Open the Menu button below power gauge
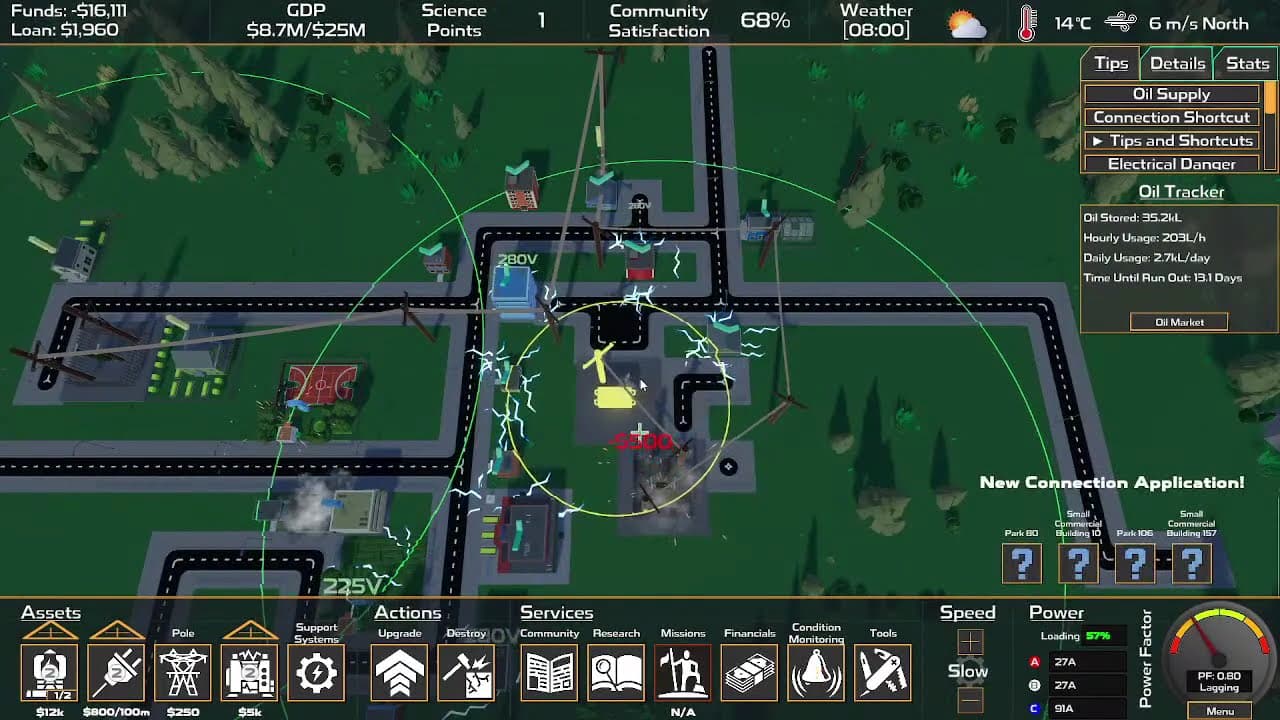Image resolution: width=1280 pixels, height=720 pixels. [x=1219, y=711]
